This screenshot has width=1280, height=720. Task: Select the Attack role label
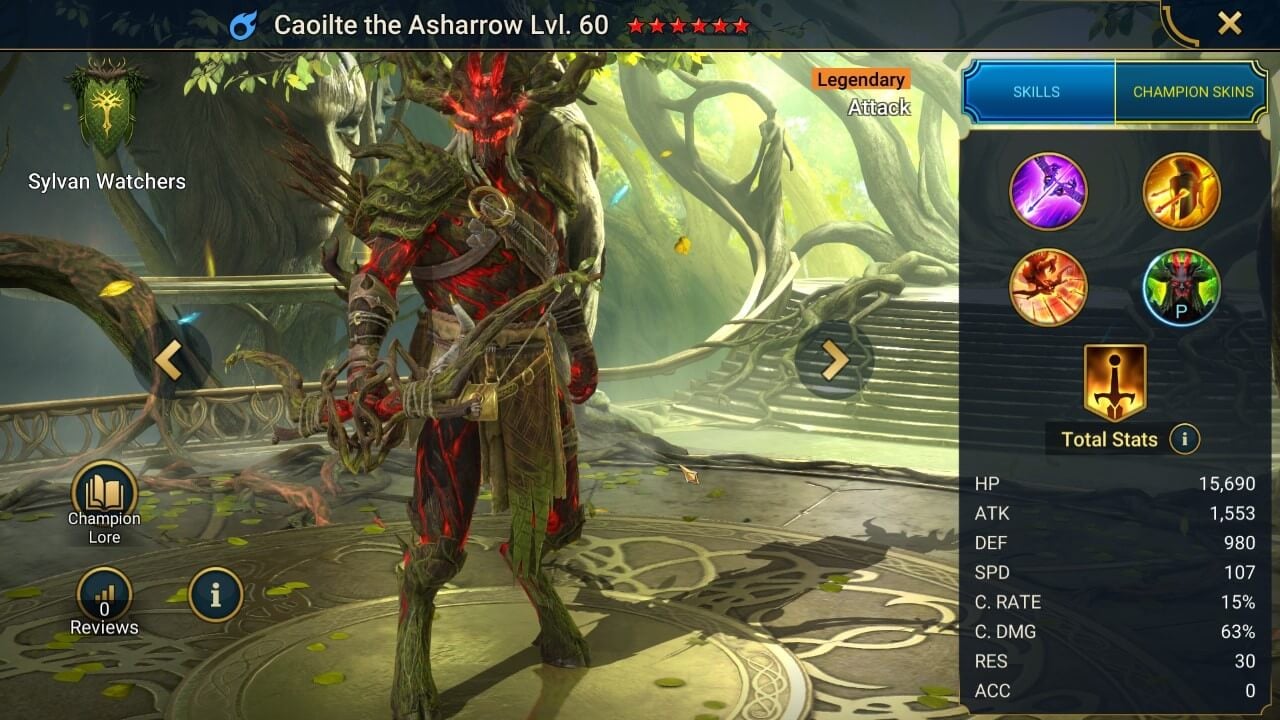click(881, 107)
